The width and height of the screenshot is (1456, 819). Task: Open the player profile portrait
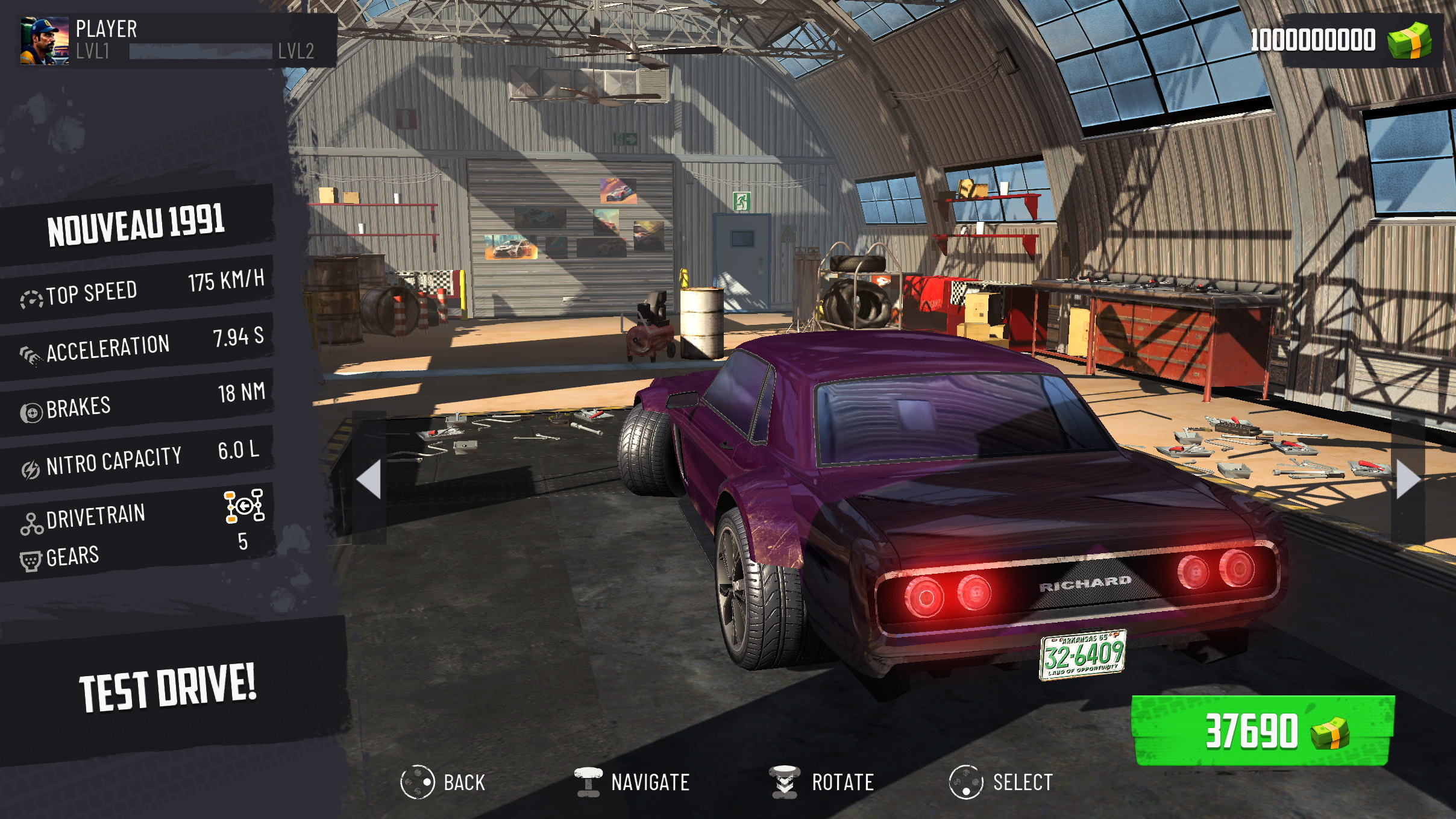tap(45, 41)
